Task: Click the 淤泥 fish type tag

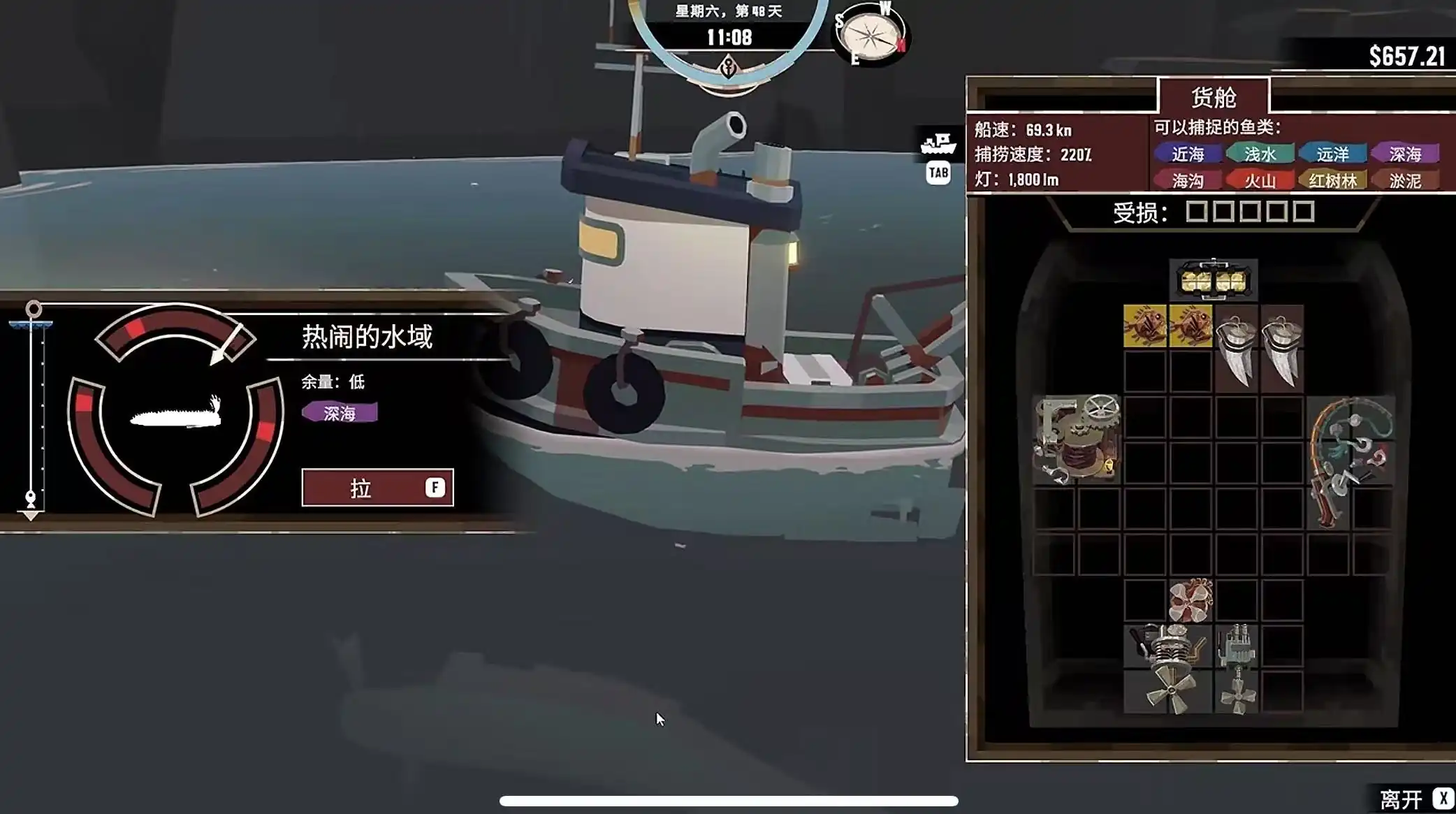Action: (1405, 181)
